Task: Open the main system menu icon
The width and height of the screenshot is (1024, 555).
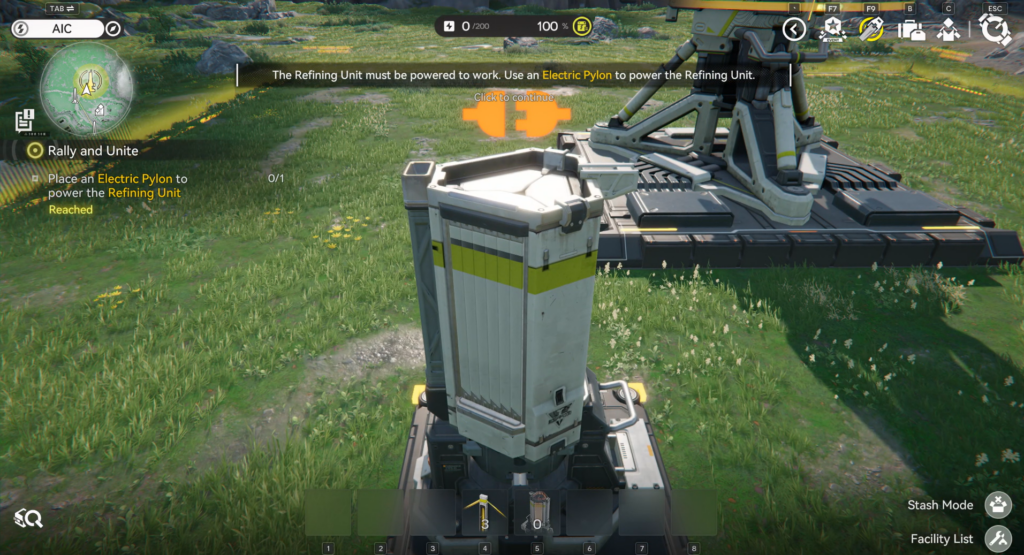Action: coord(994,29)
